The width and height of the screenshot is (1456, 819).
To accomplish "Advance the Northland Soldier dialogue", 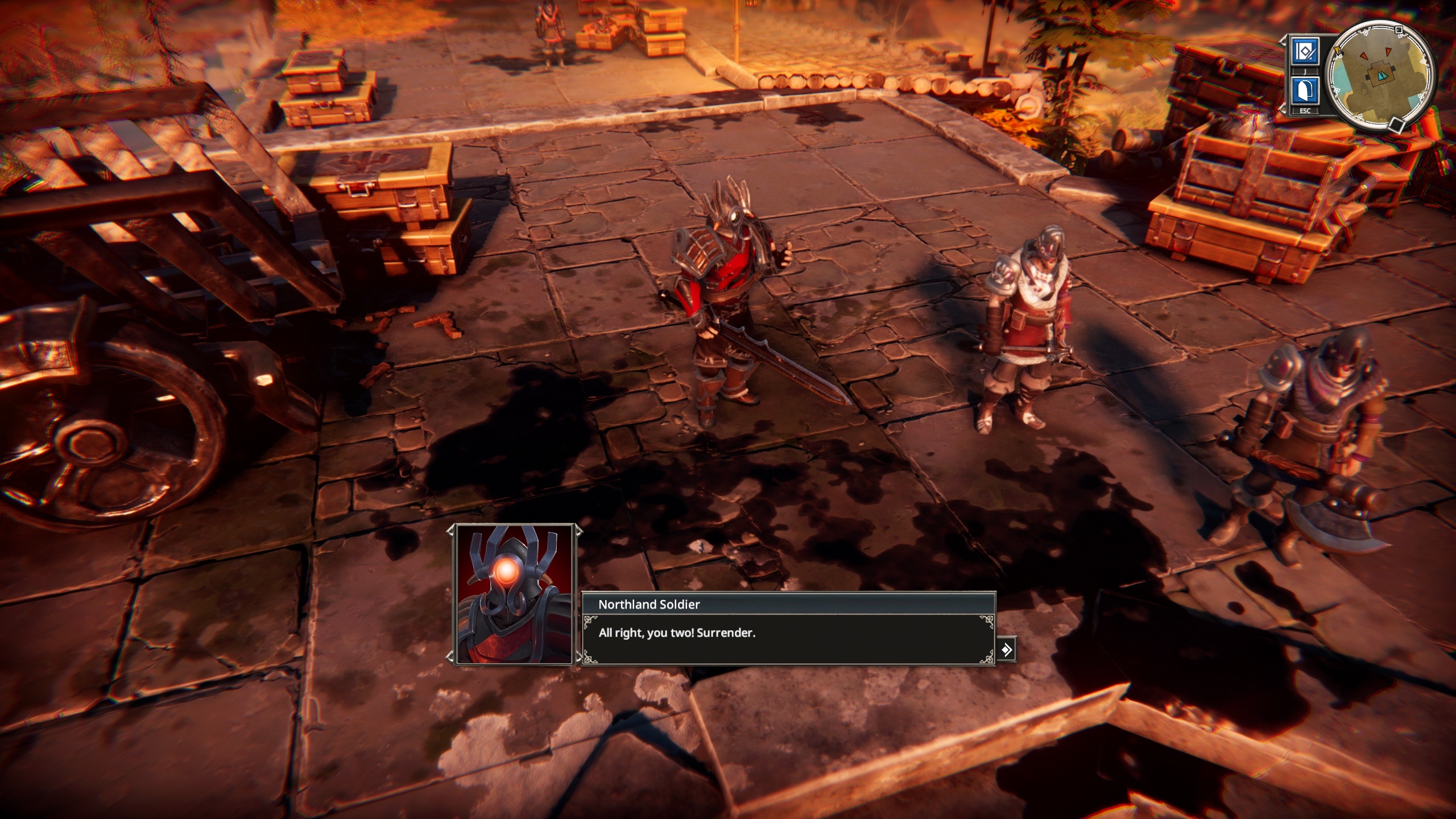I will (x=1006, y=650).
